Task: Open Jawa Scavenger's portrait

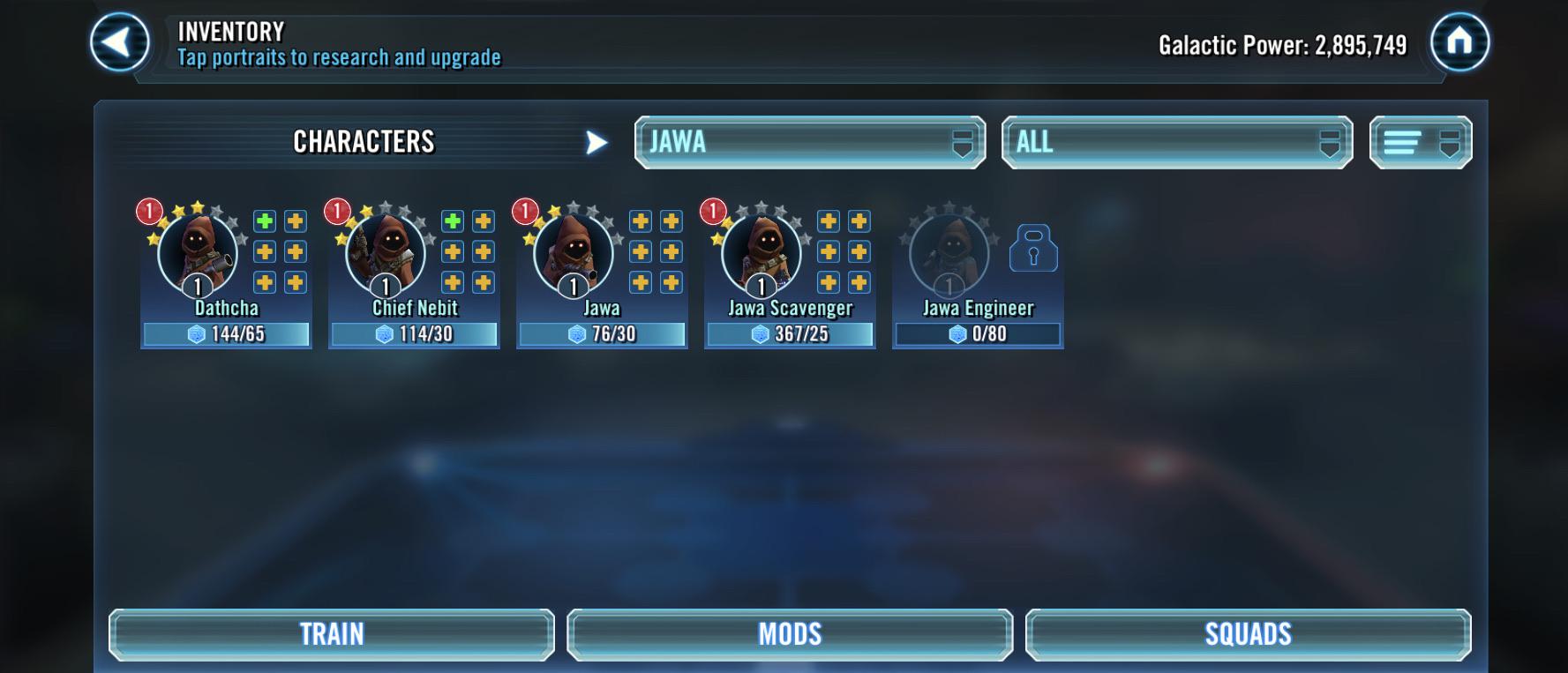Action: 760,254
